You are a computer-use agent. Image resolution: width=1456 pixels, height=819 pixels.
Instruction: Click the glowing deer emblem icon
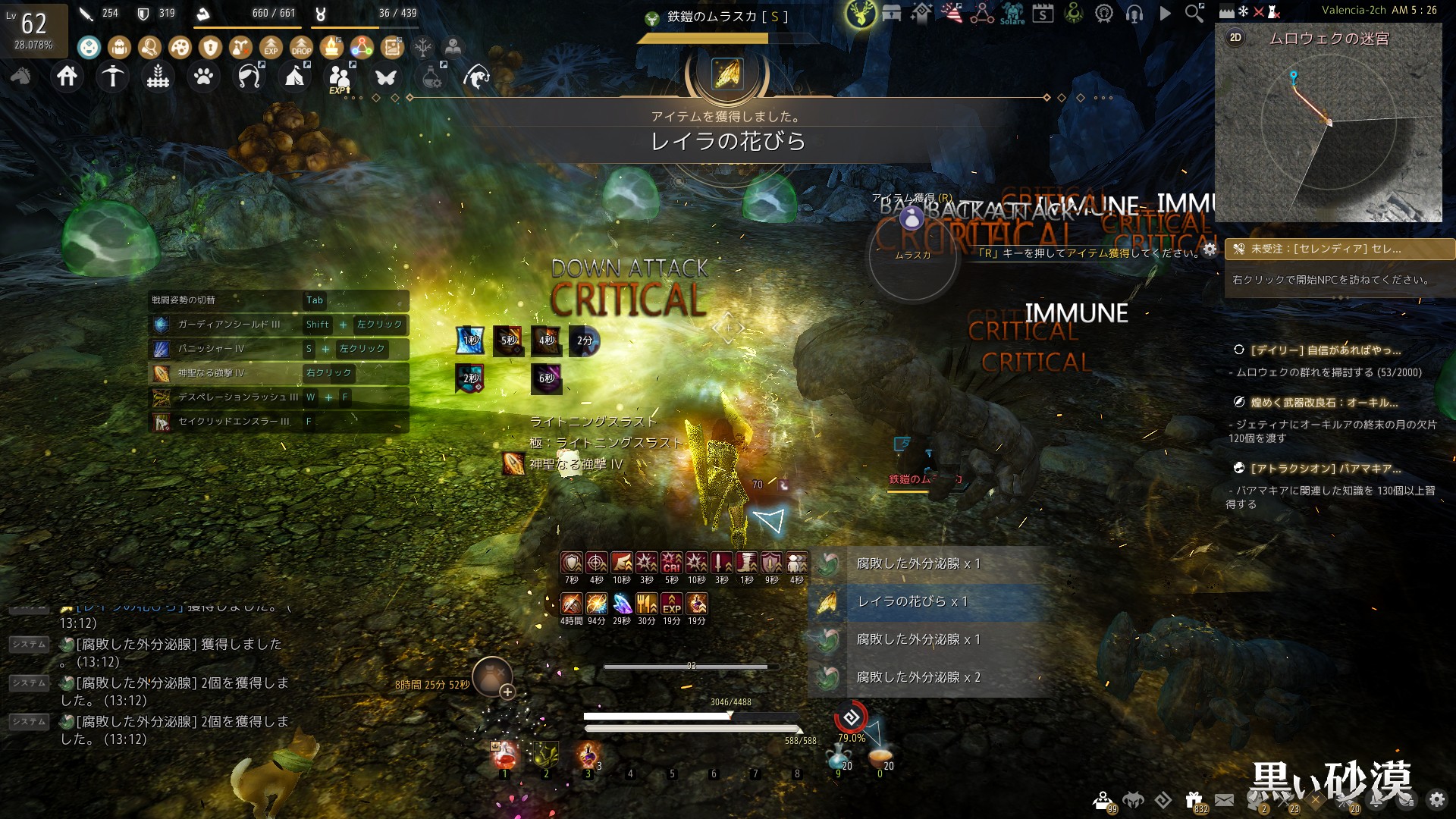coord(861,13)
